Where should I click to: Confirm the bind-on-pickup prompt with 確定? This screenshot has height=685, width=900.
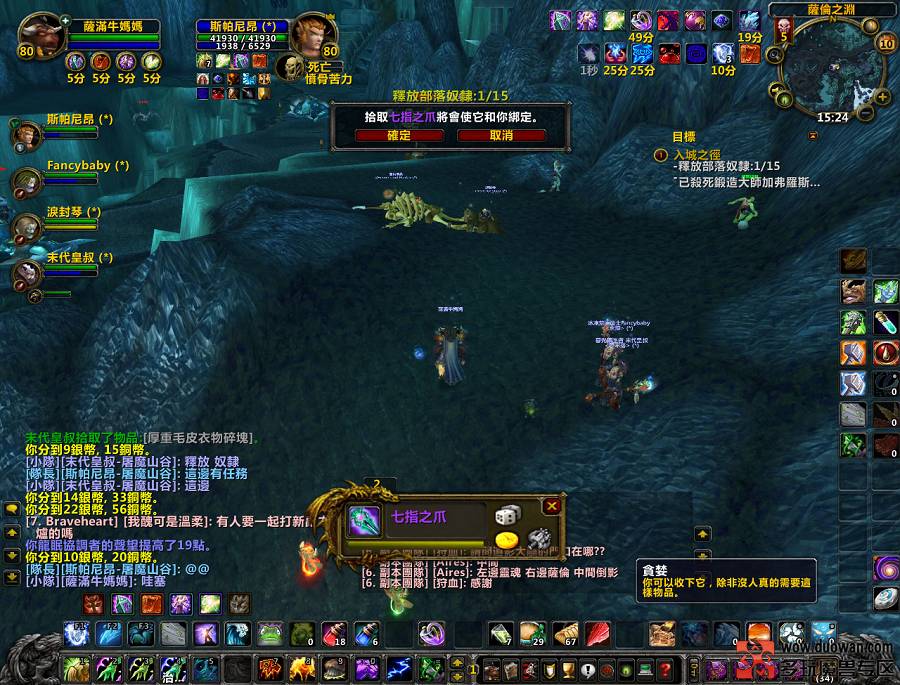pyautogui.click(x=398, y=135)
